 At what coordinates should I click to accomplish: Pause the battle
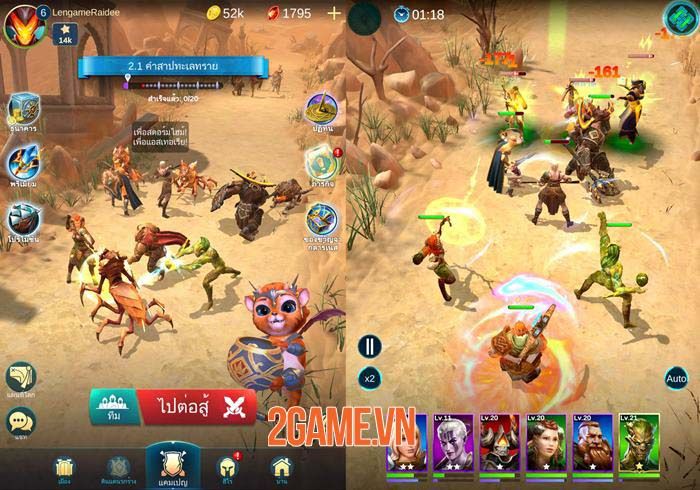(x=371, y=346)
